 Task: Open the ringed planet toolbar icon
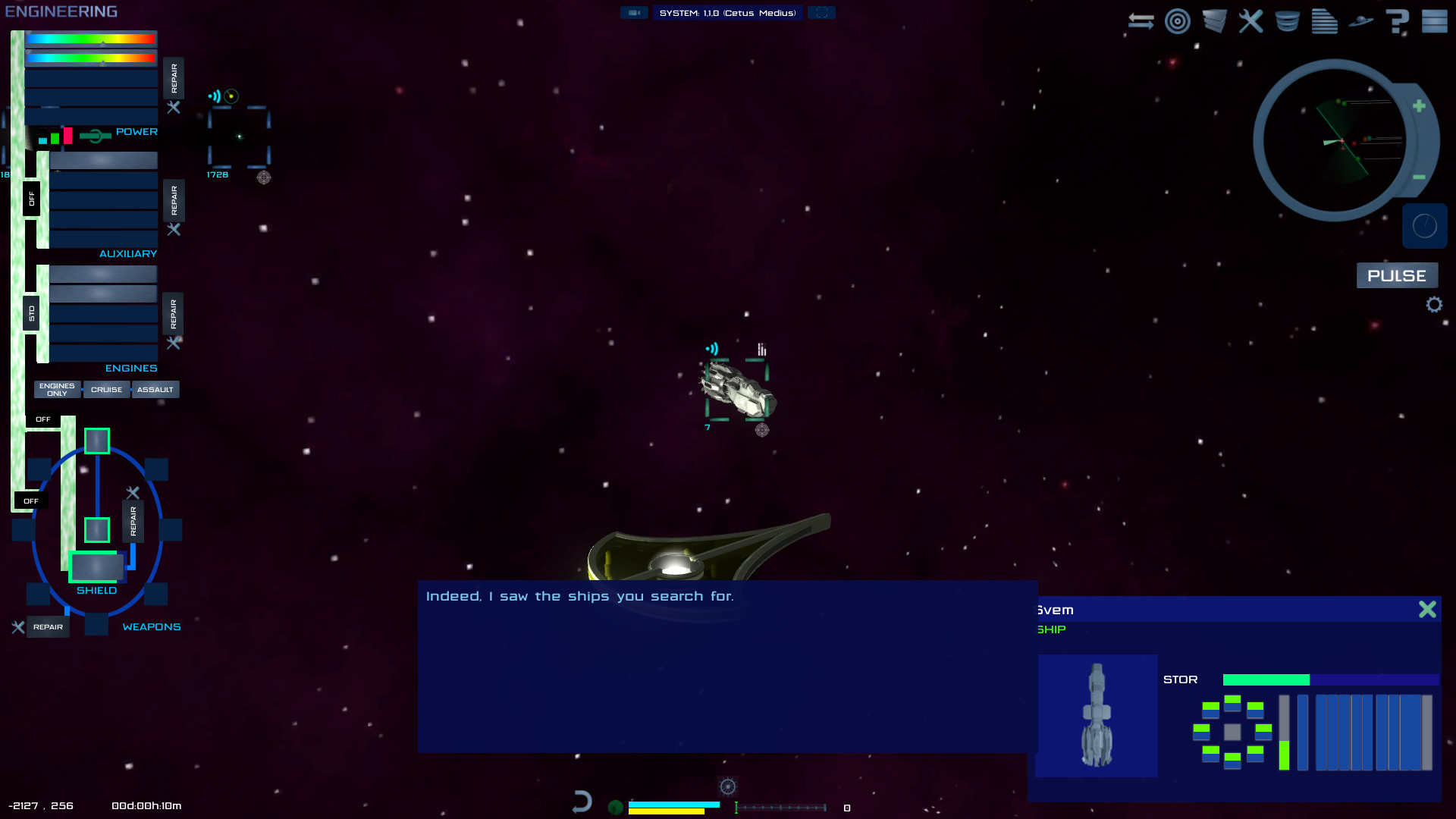tap(1361, 21)
